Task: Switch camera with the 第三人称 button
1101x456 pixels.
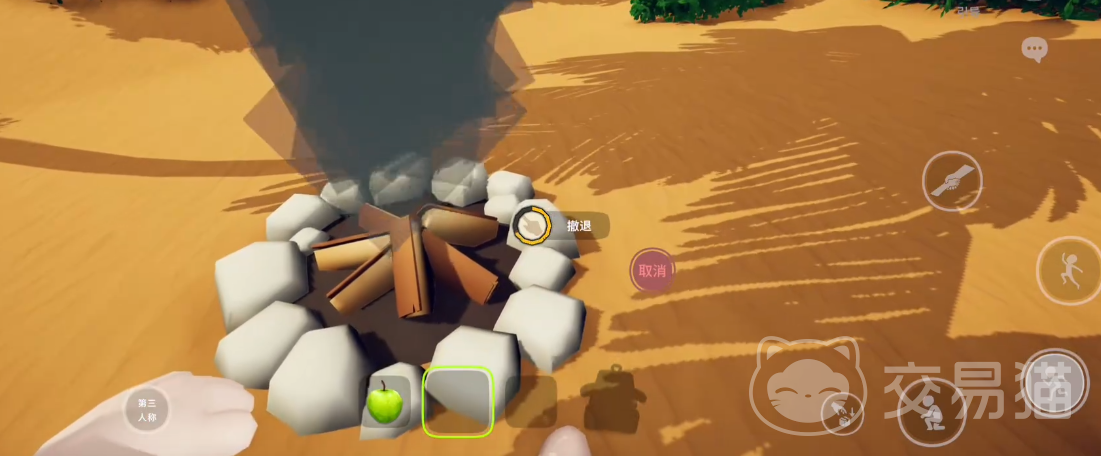Action: coord(147,409)
